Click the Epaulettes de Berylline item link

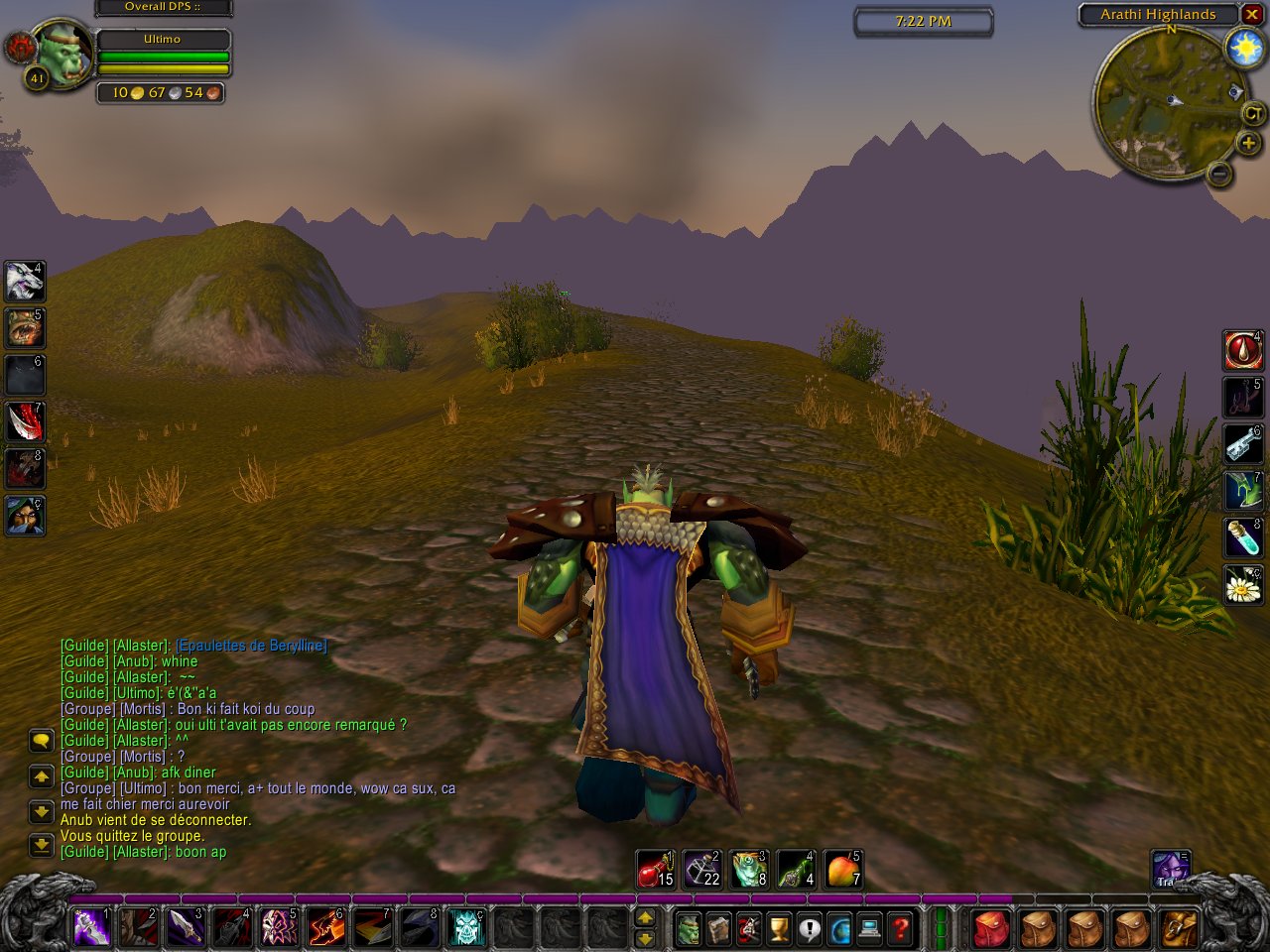[251, 646]
